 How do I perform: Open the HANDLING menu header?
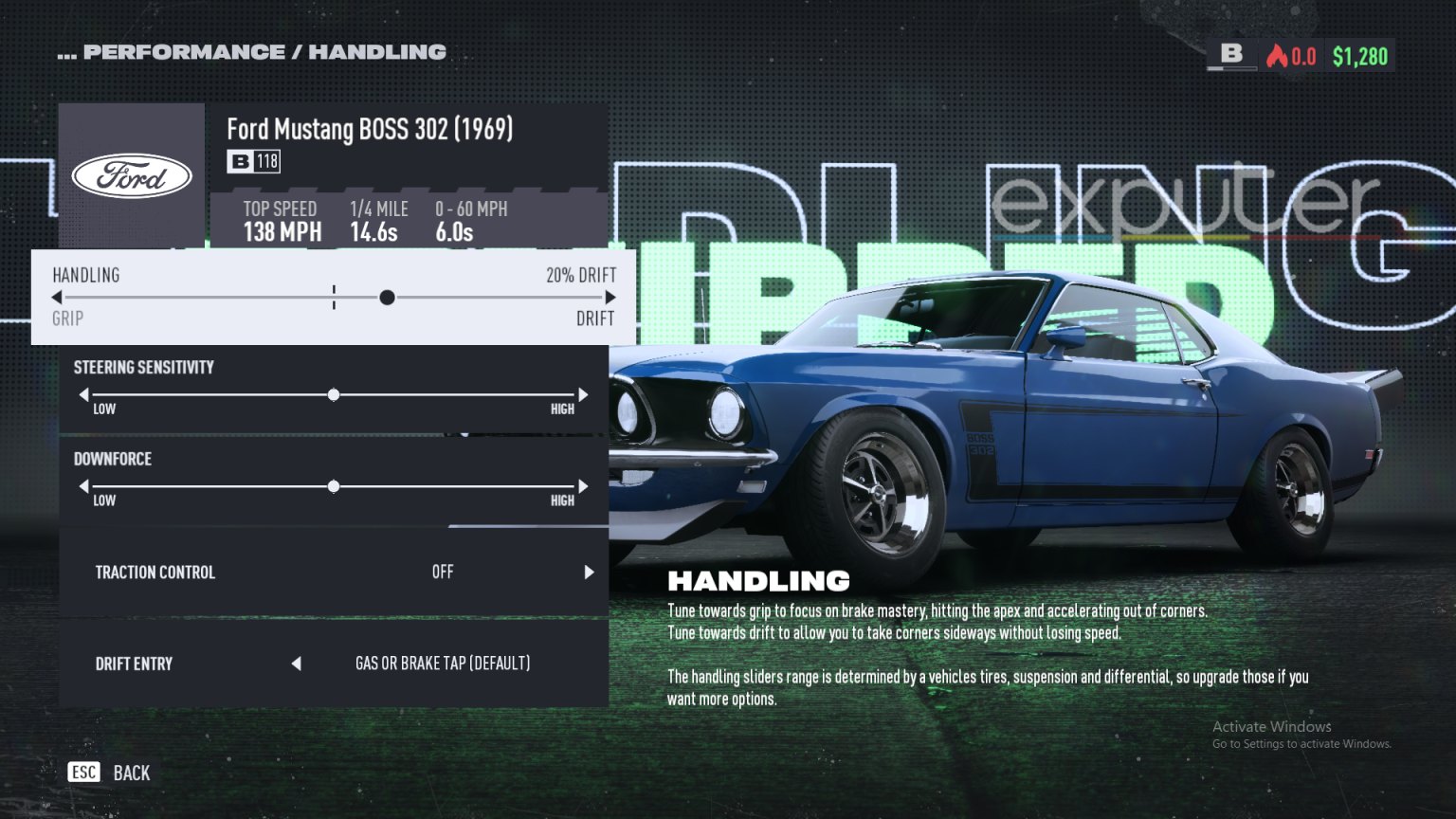(x=86, y=275)
